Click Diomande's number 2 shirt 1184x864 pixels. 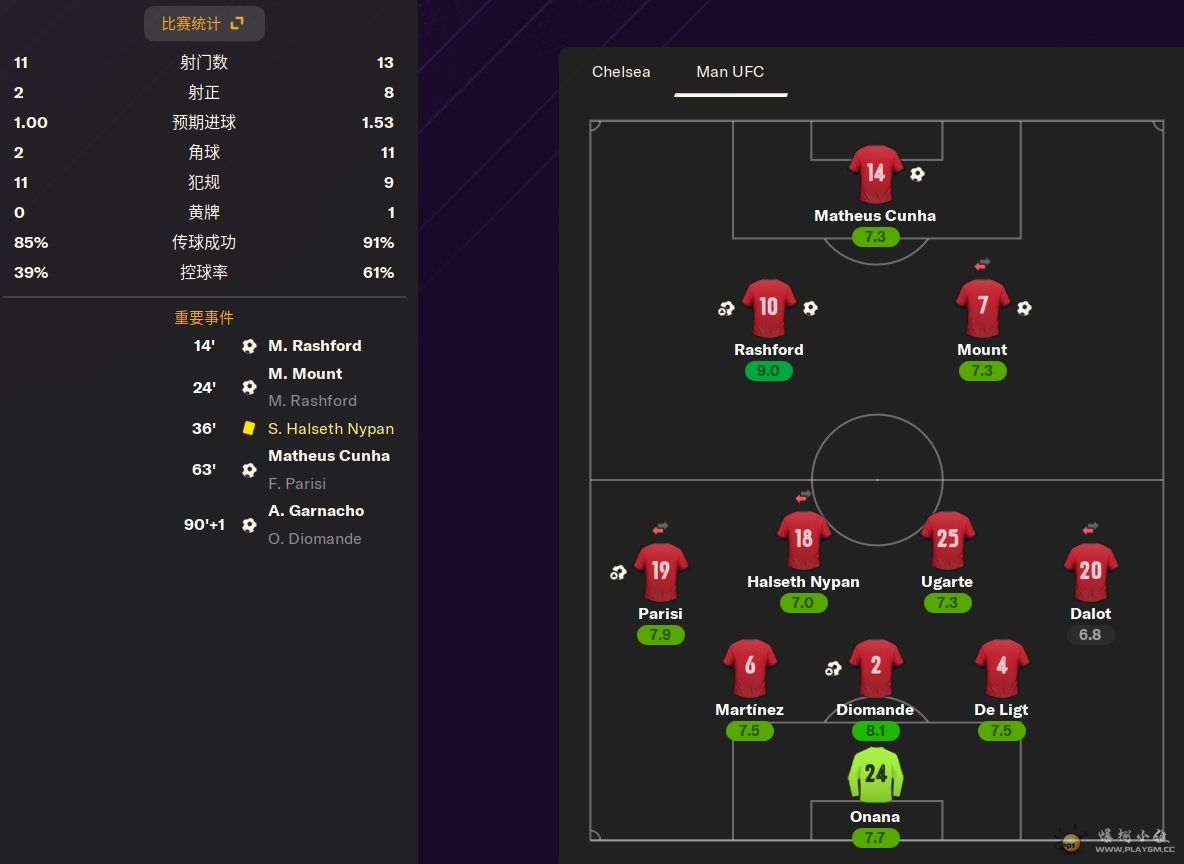[875, 668]
